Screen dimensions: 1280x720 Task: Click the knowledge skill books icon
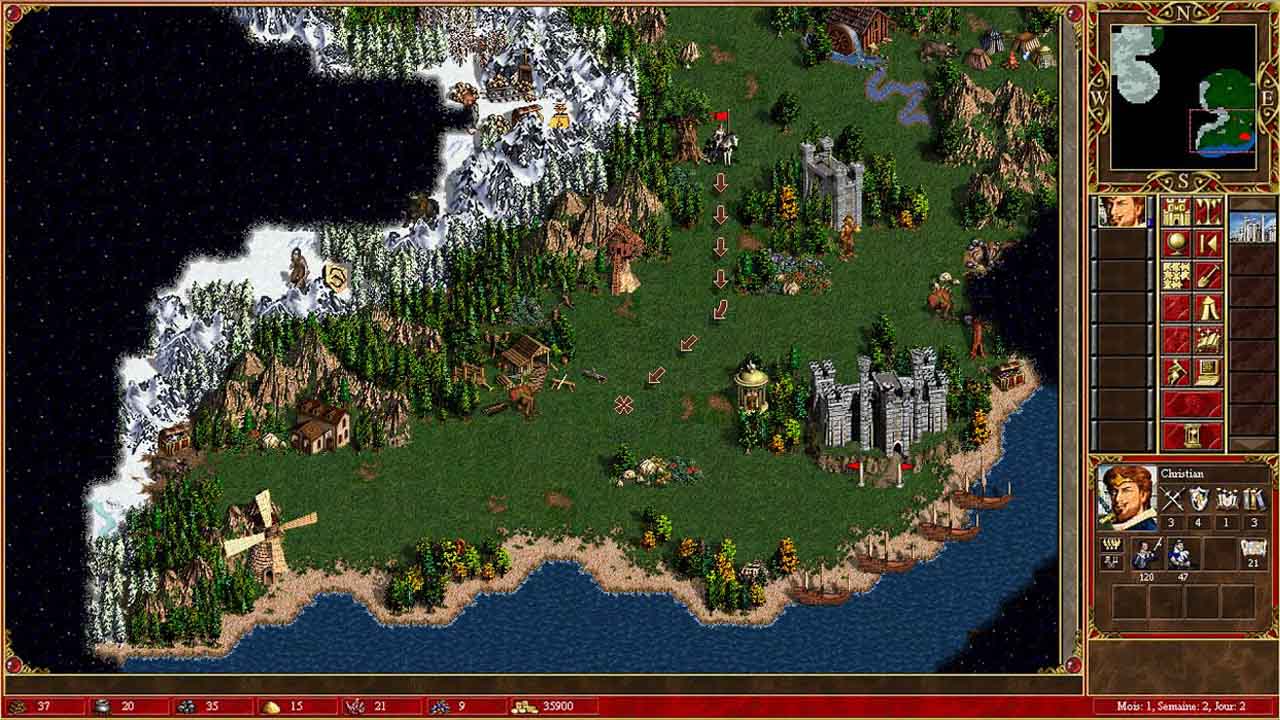[x=1255, y=498]
